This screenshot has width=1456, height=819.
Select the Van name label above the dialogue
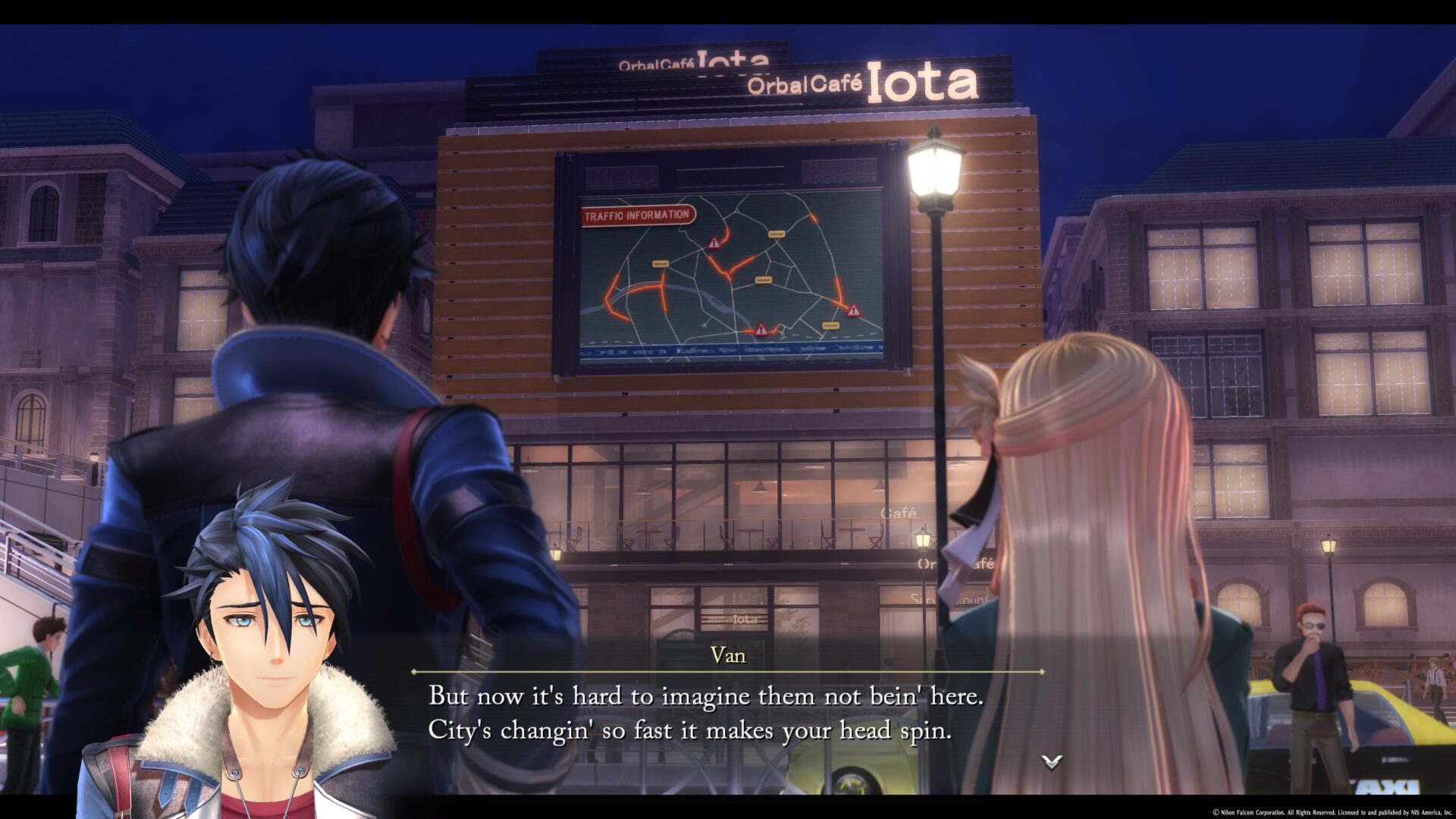727,656
